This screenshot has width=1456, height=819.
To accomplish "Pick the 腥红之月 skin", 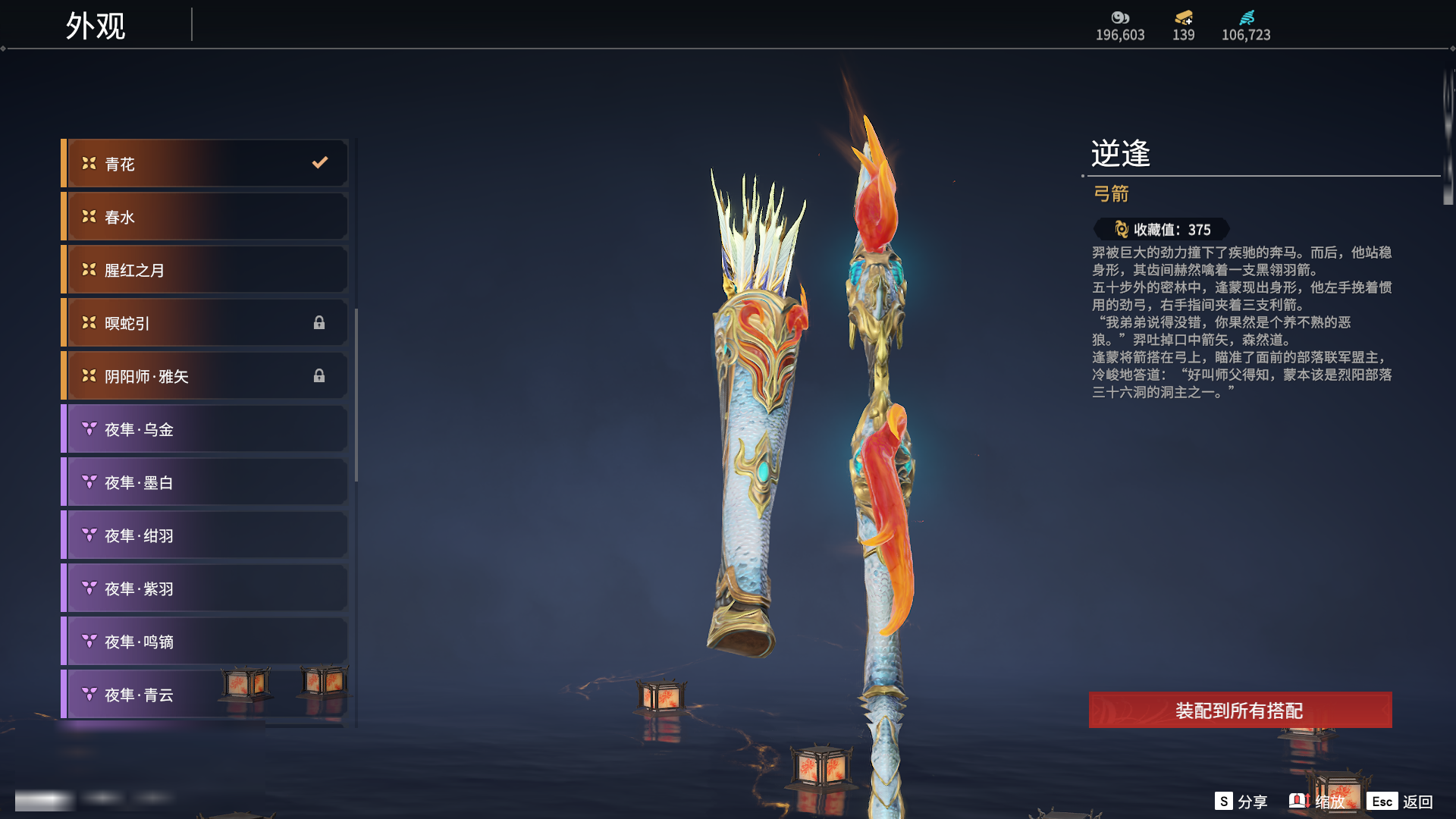I will (205, 270).
